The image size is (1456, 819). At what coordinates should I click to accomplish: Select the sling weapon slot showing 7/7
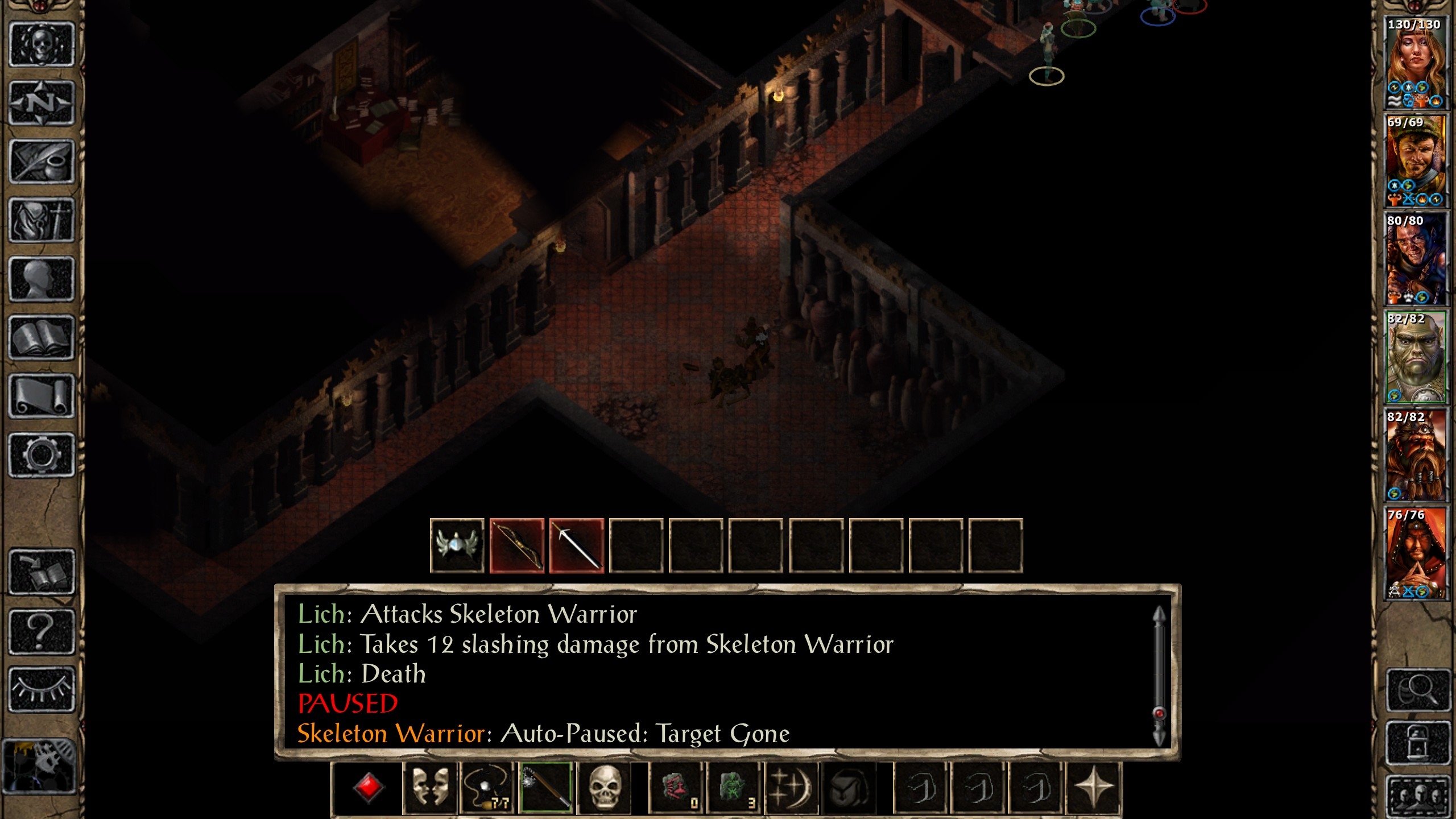(487, 788)
